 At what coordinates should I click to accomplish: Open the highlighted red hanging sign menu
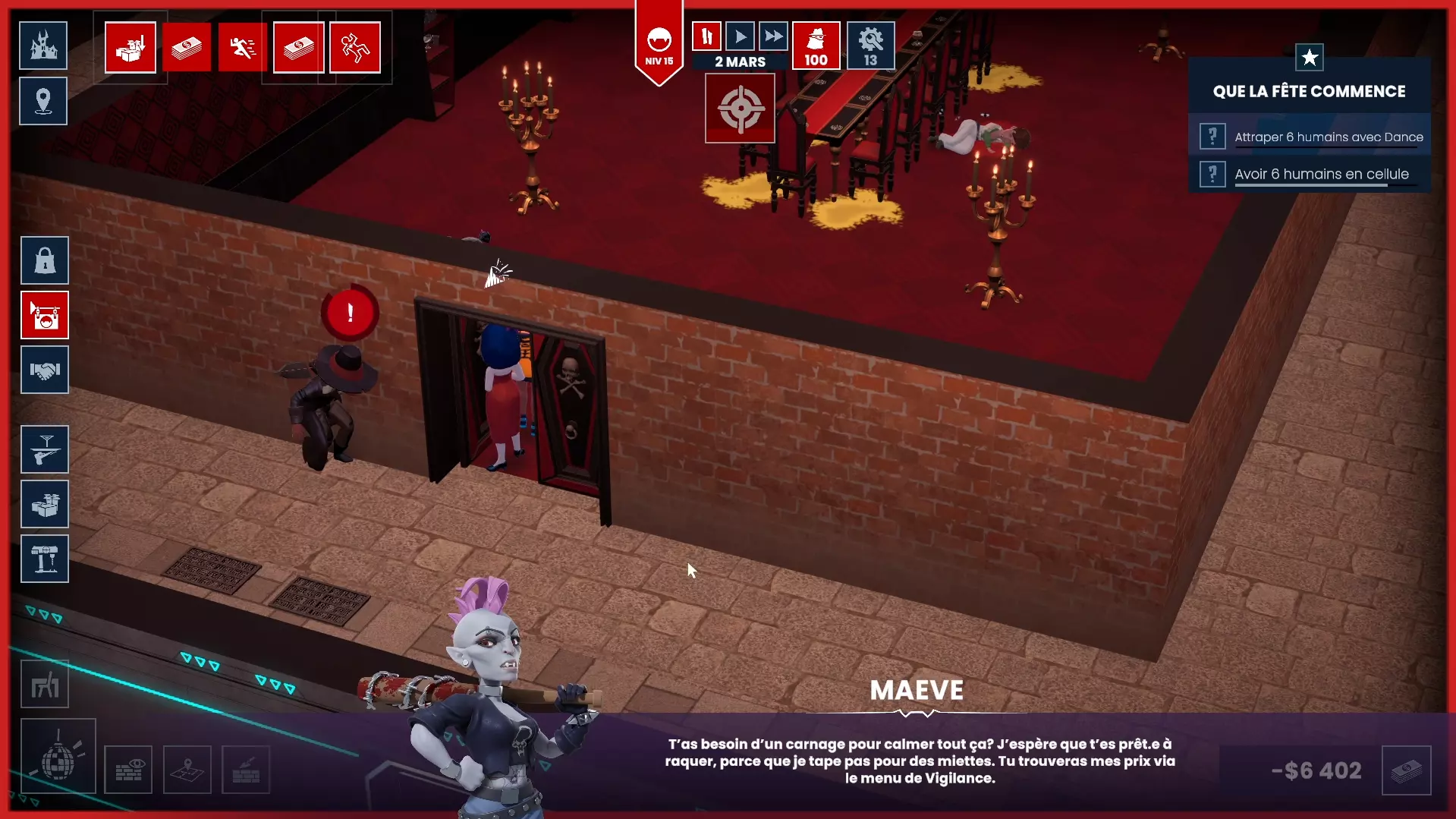pos(45,315)
